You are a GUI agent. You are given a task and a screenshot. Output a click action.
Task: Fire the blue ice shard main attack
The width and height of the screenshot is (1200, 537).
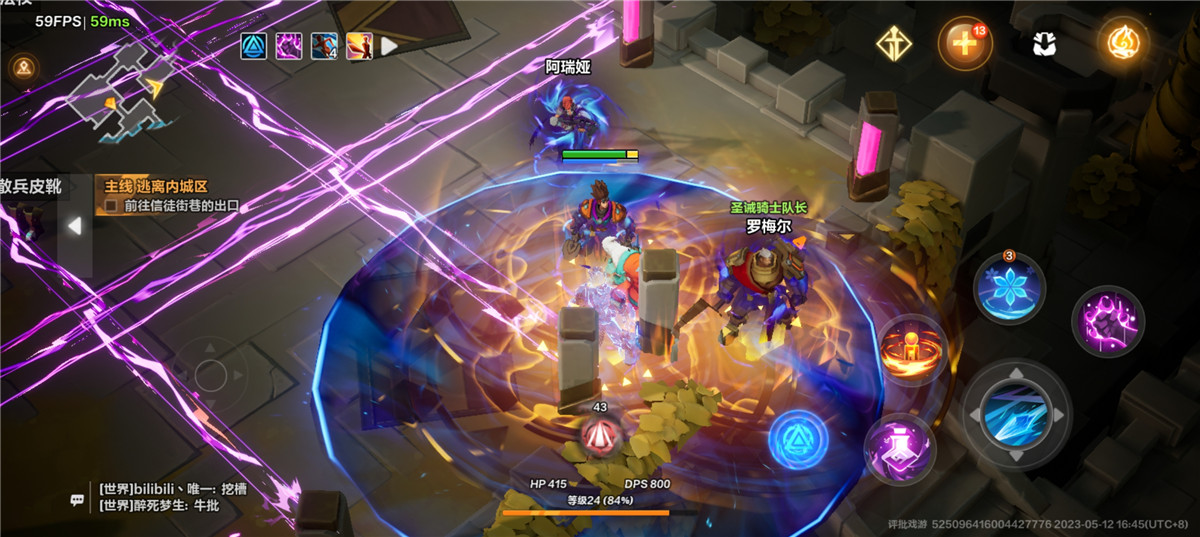coord(1016,412)
